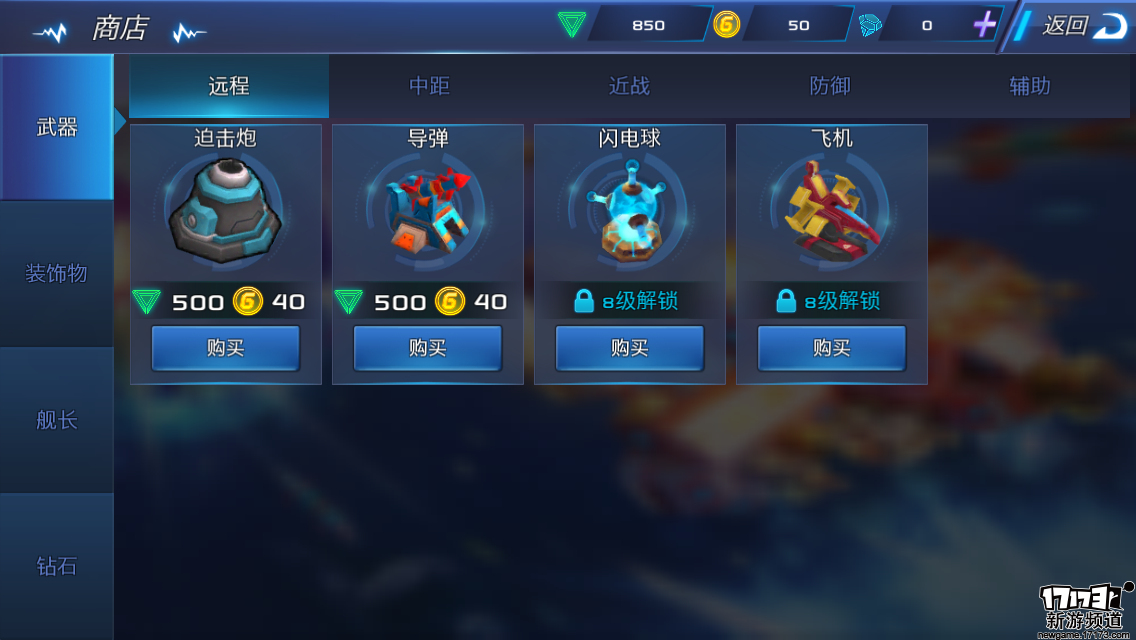Click 购买 under the 飞机 aircraft

(832, 348)
